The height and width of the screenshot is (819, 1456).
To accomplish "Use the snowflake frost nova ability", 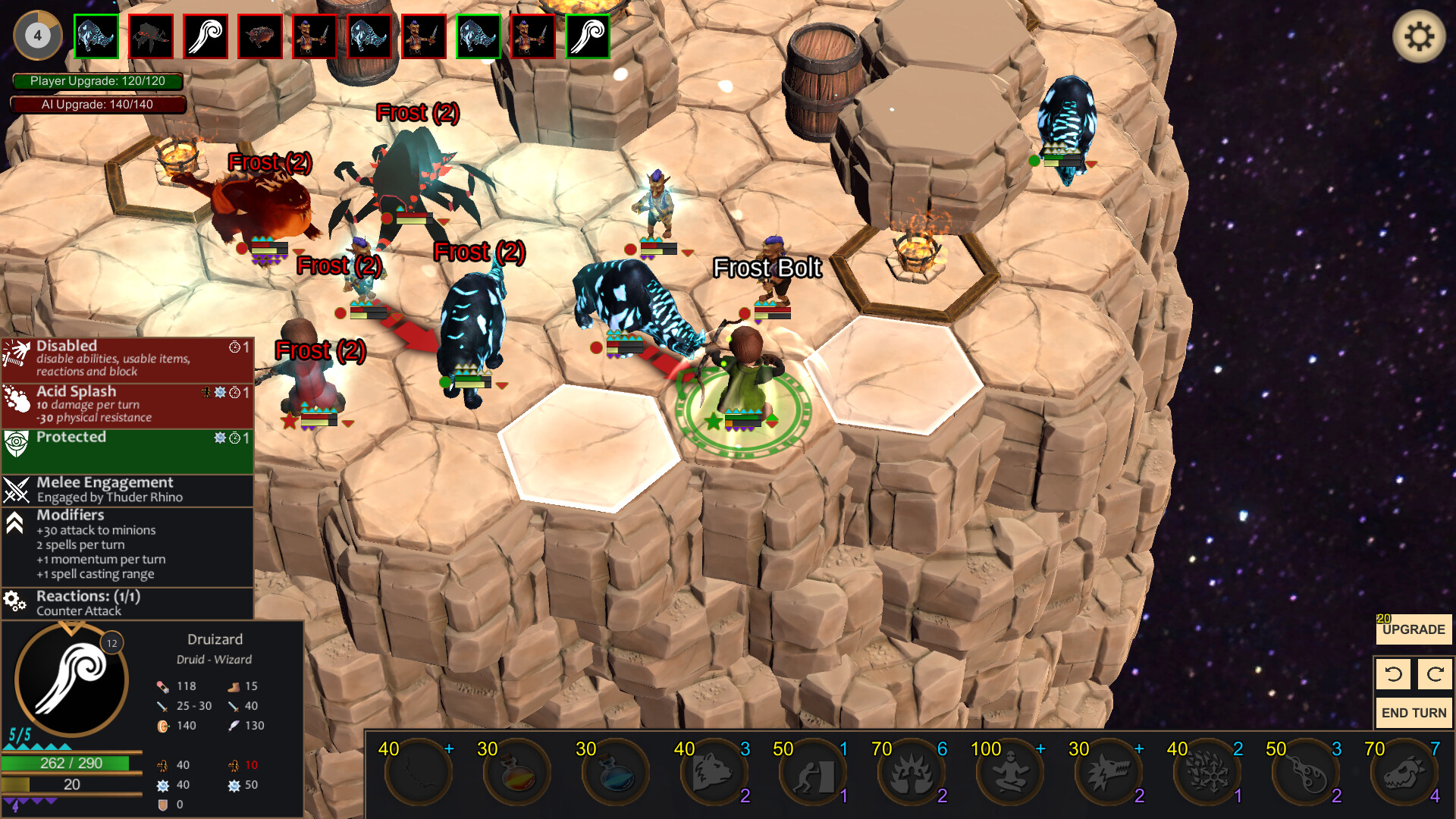I will [1207, 771].
